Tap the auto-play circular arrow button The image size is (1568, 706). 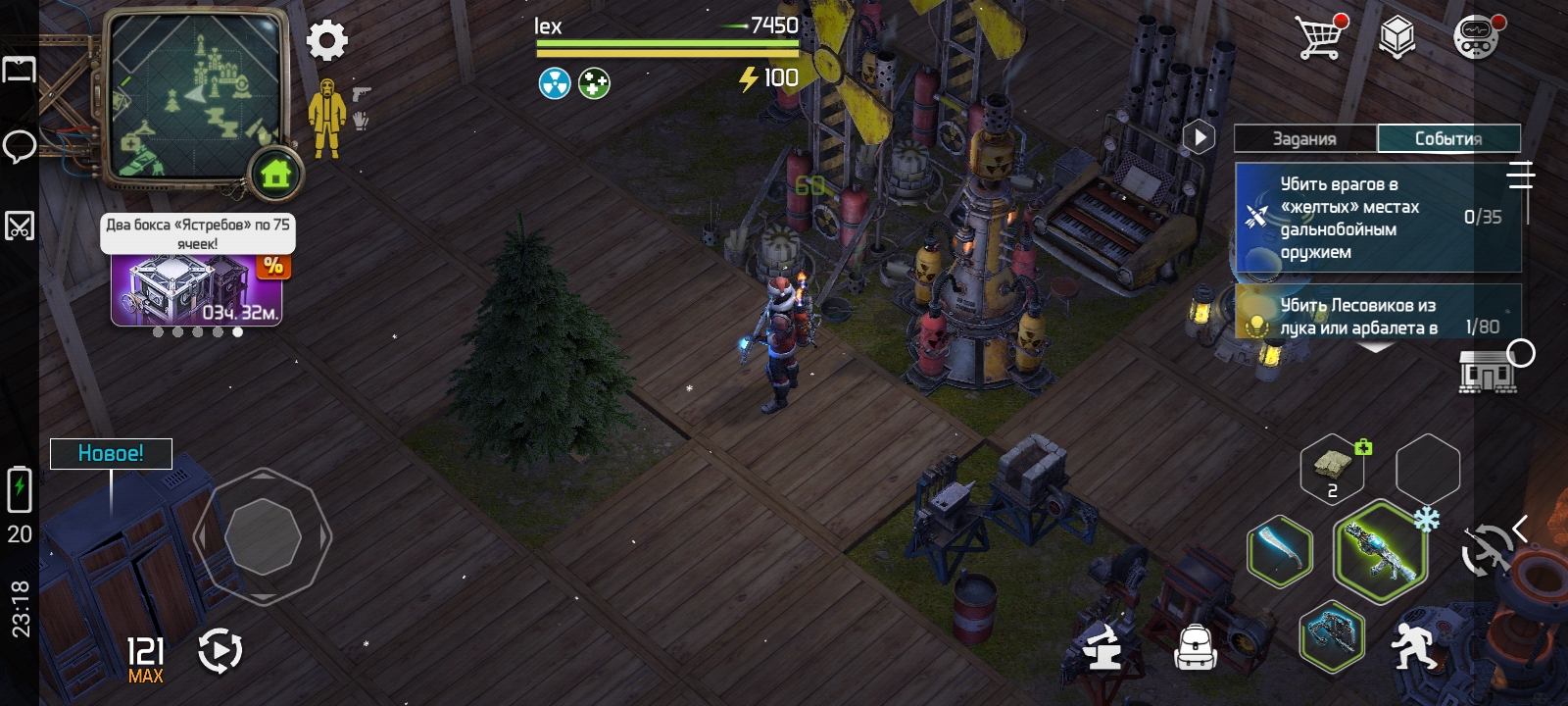pos(220,651)
